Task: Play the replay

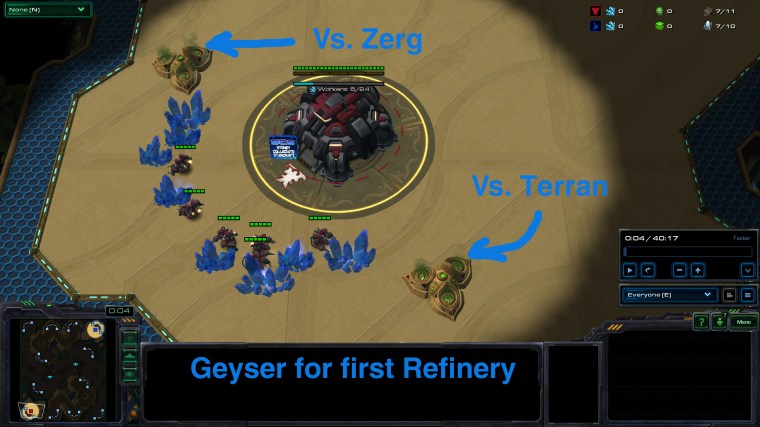Action: click(x=630, y=270)
